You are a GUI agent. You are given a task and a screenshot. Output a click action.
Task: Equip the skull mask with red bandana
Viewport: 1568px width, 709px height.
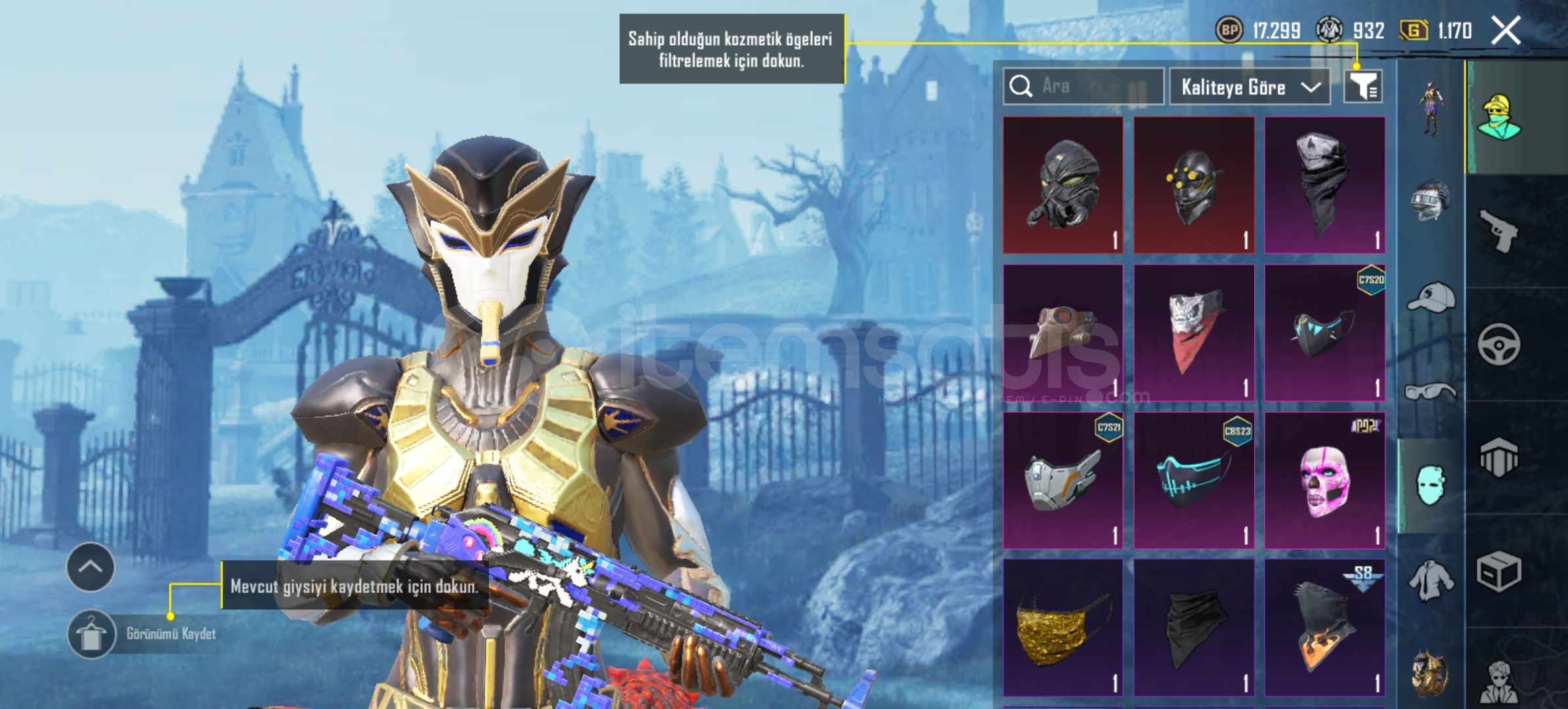(x=1194, y=332)
